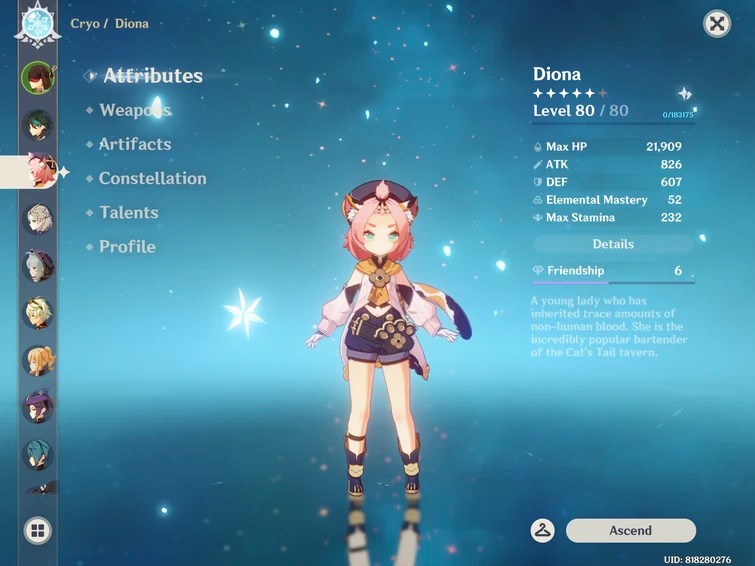The width and height of the screenshot is (755, 566).
Task: Select the teal-haired character portrait
Action: click(38, 453)
